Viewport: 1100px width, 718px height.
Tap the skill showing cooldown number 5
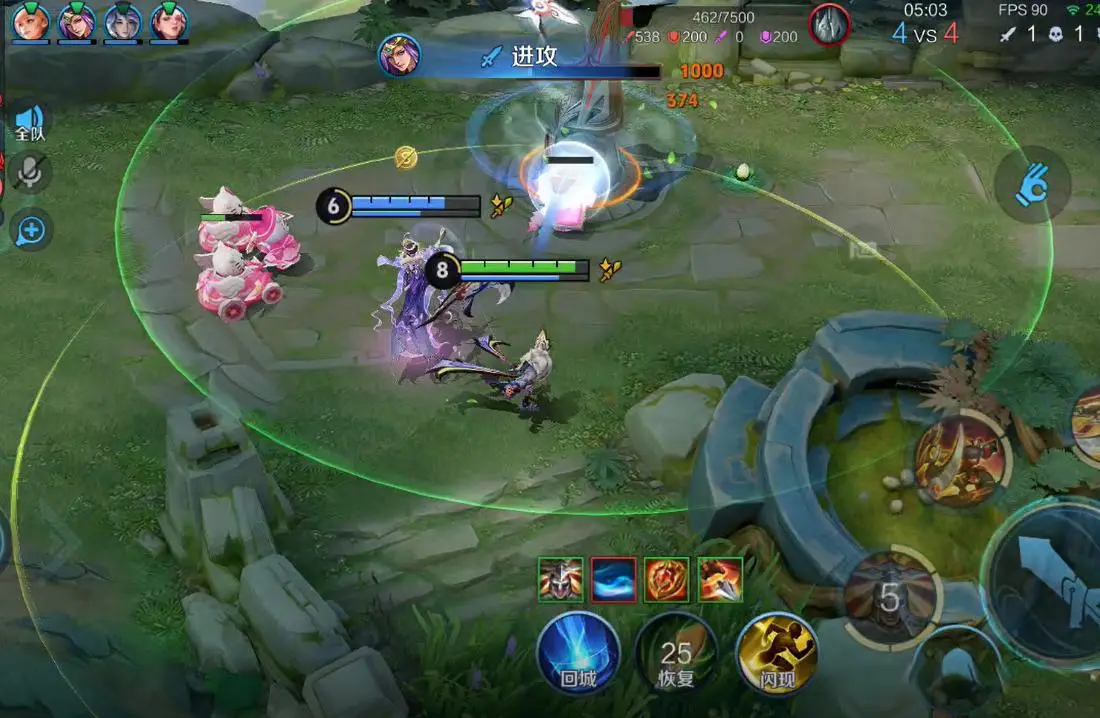coord(890,597)
